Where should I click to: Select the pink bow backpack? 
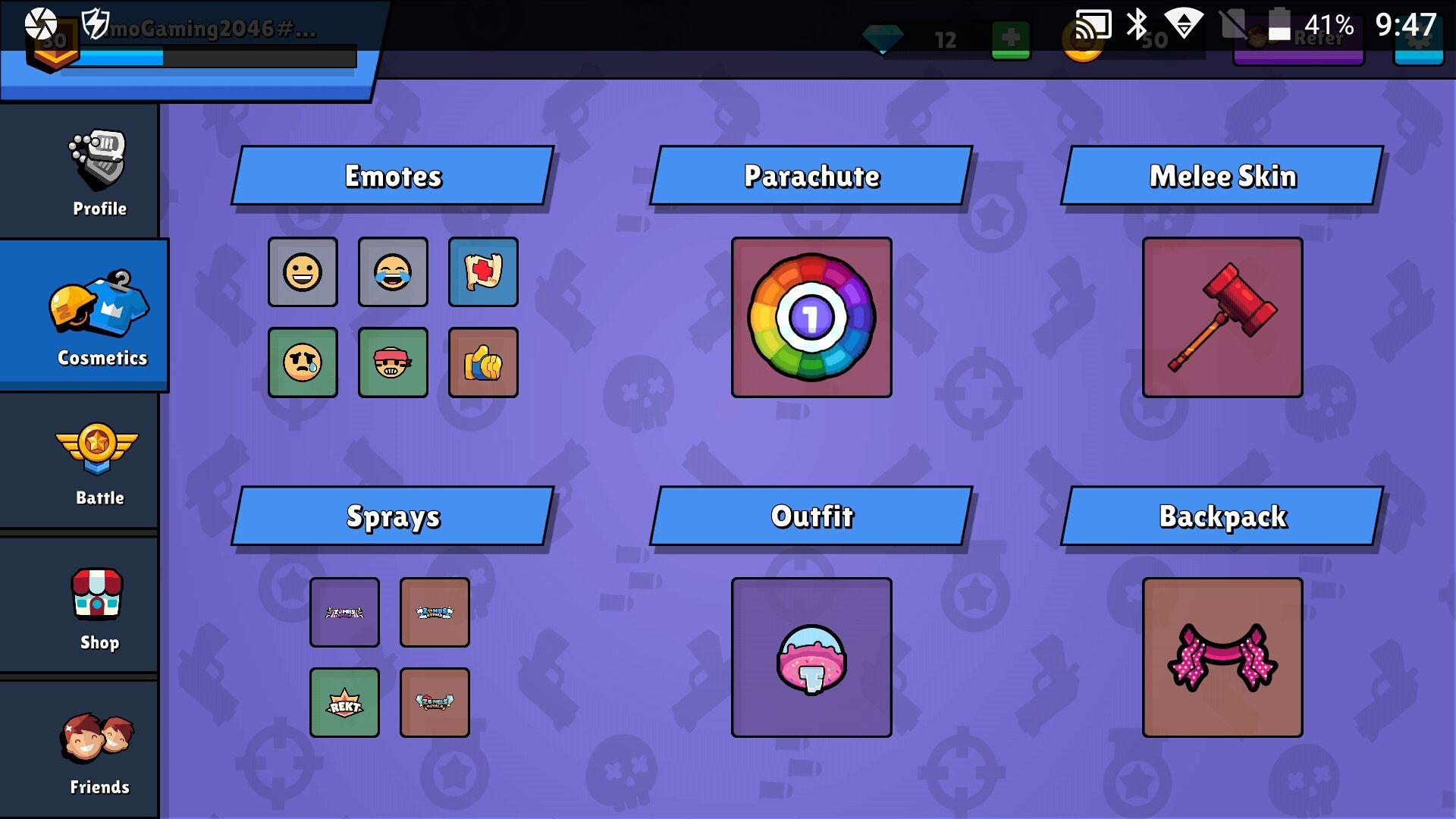click(1221, 657)
